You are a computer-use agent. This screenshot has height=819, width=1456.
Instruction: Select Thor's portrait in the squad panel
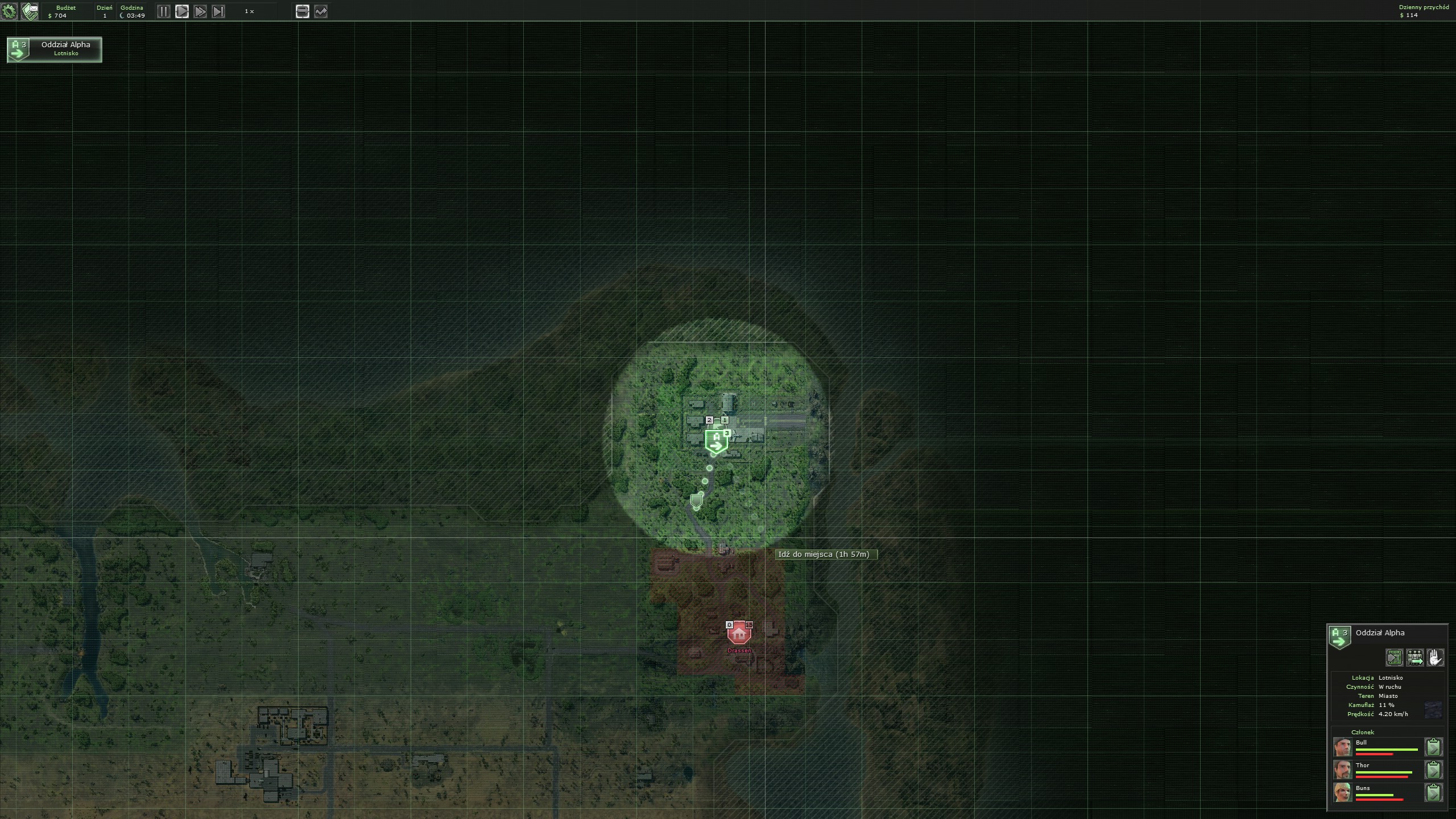coord(1343,770)
